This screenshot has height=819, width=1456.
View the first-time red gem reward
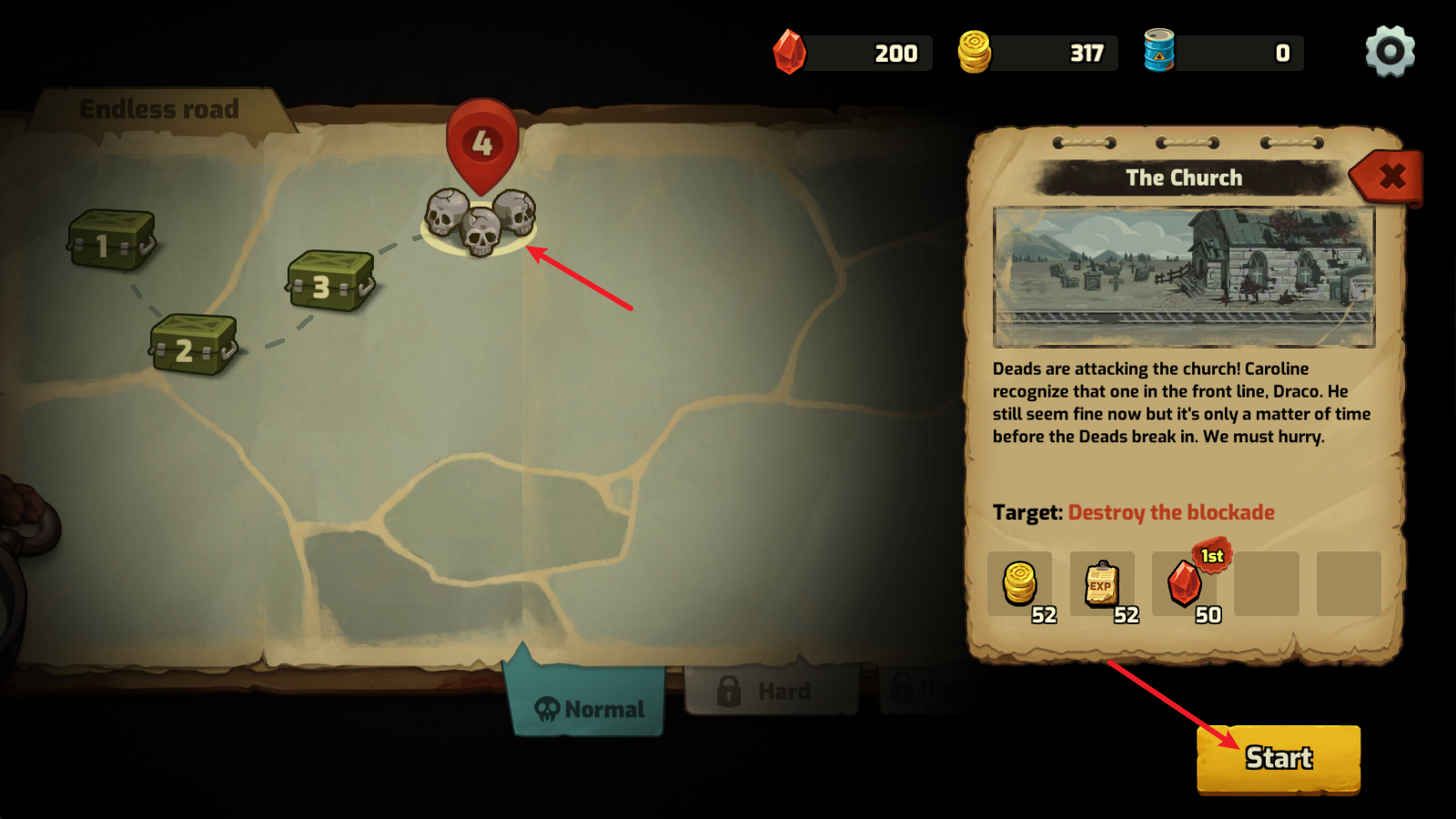1185,584
